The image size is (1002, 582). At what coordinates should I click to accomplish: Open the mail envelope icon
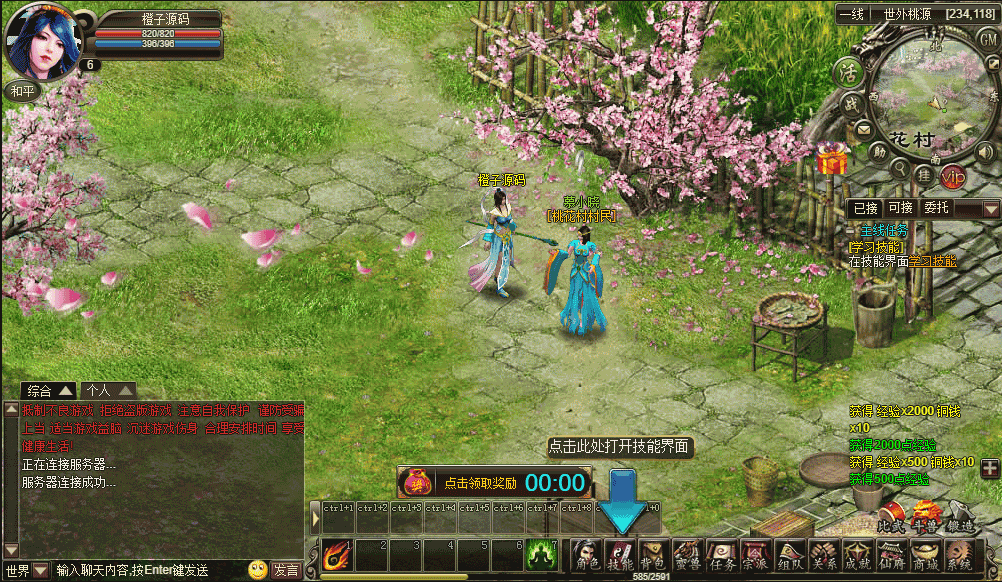[x=861, y=130]
